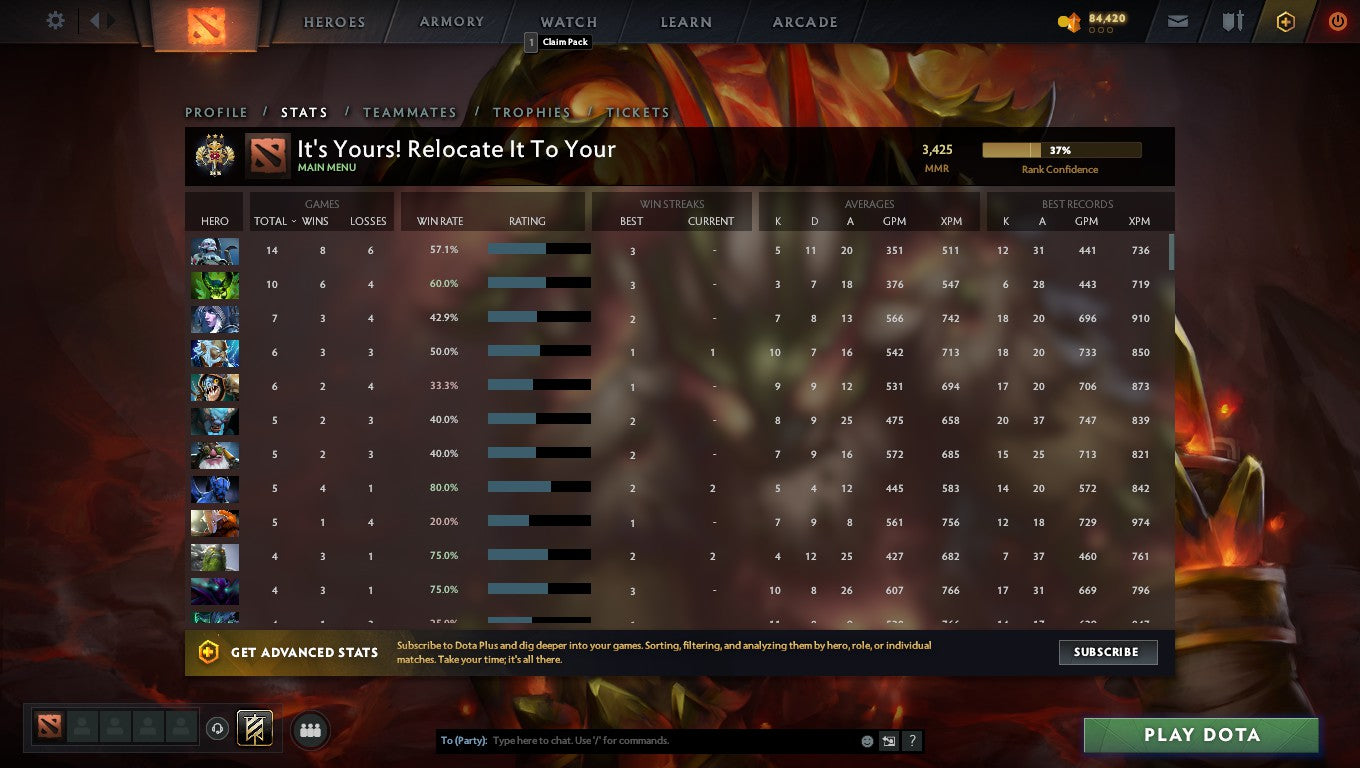Open the TROPHIES tab
The height and width of the screenshot is (768, 1360).
coord(532,112)
